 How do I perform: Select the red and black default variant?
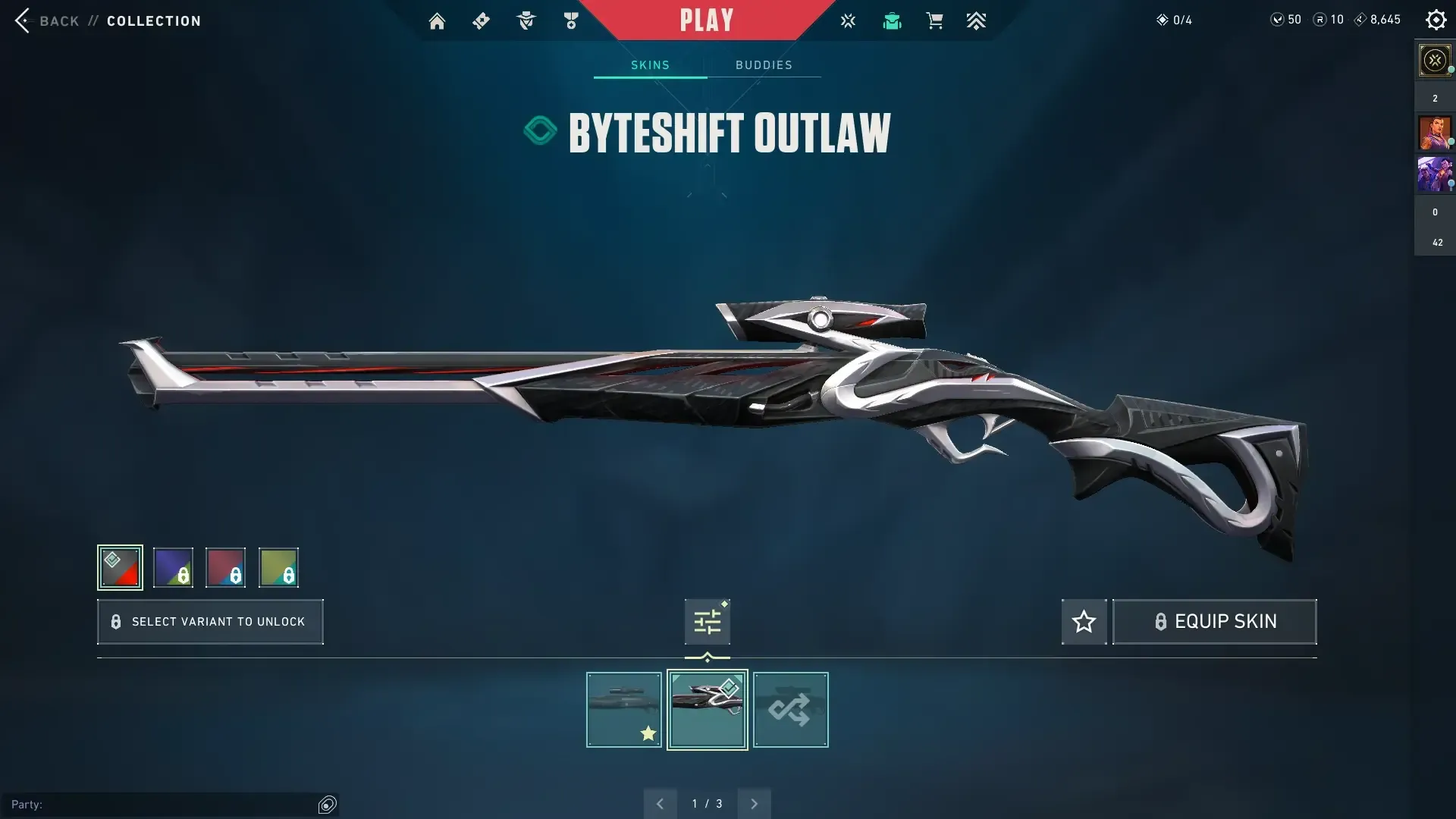tap(120, 567)
